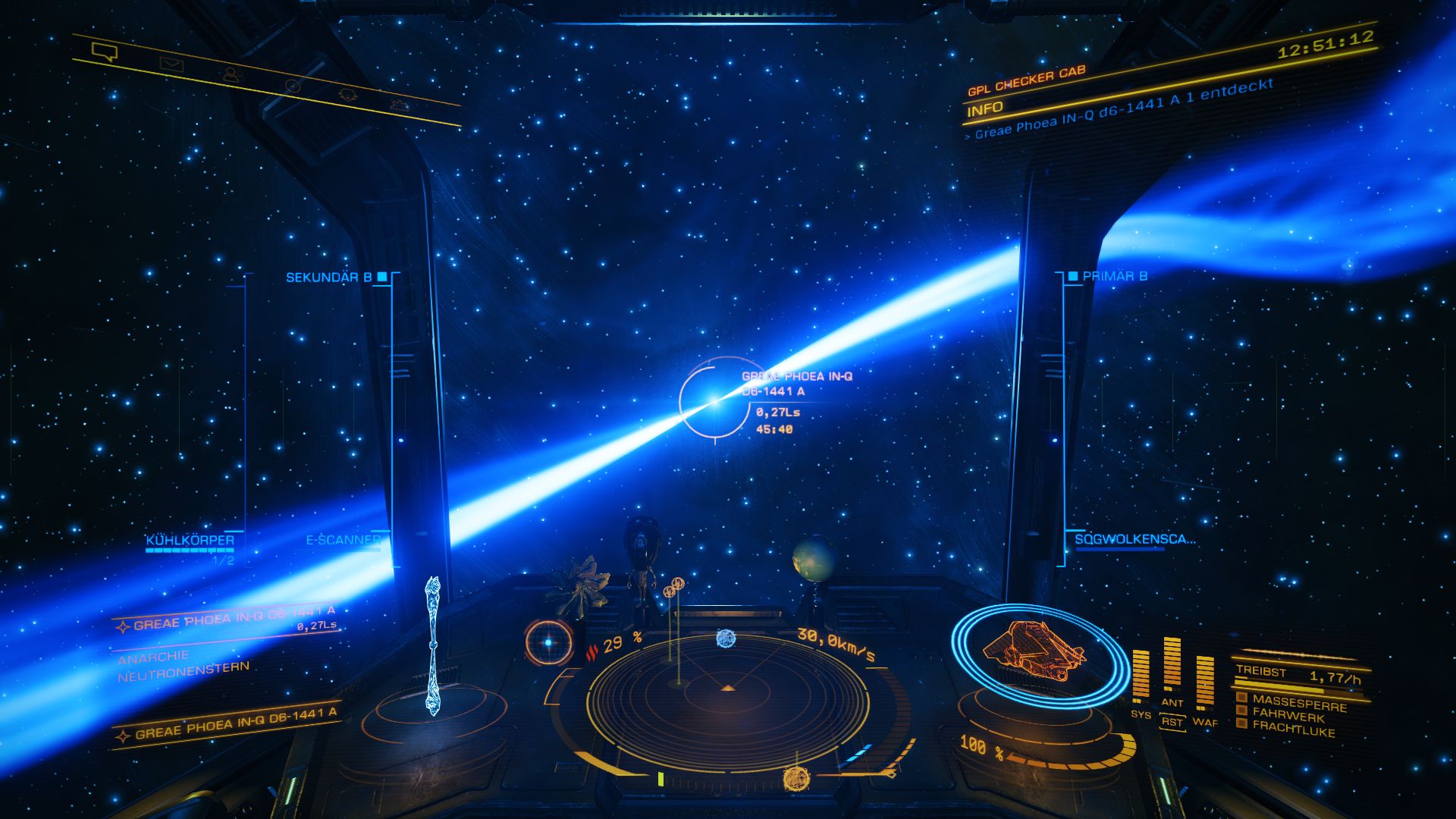Open the chat speech-bubble tab
This screenshot has width=1456, height=819.
coord(104,52)
